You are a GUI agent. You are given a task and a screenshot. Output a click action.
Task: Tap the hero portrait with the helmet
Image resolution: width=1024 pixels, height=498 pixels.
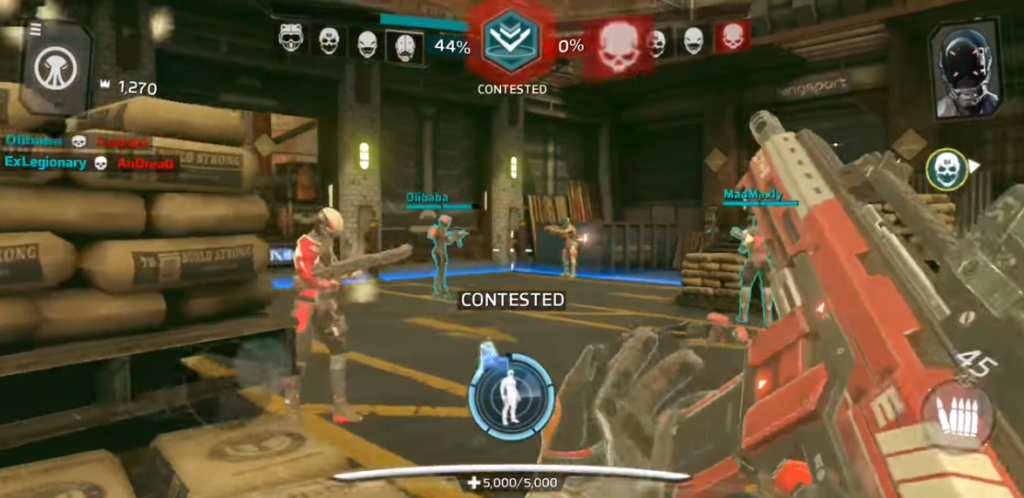click(964, 70)
